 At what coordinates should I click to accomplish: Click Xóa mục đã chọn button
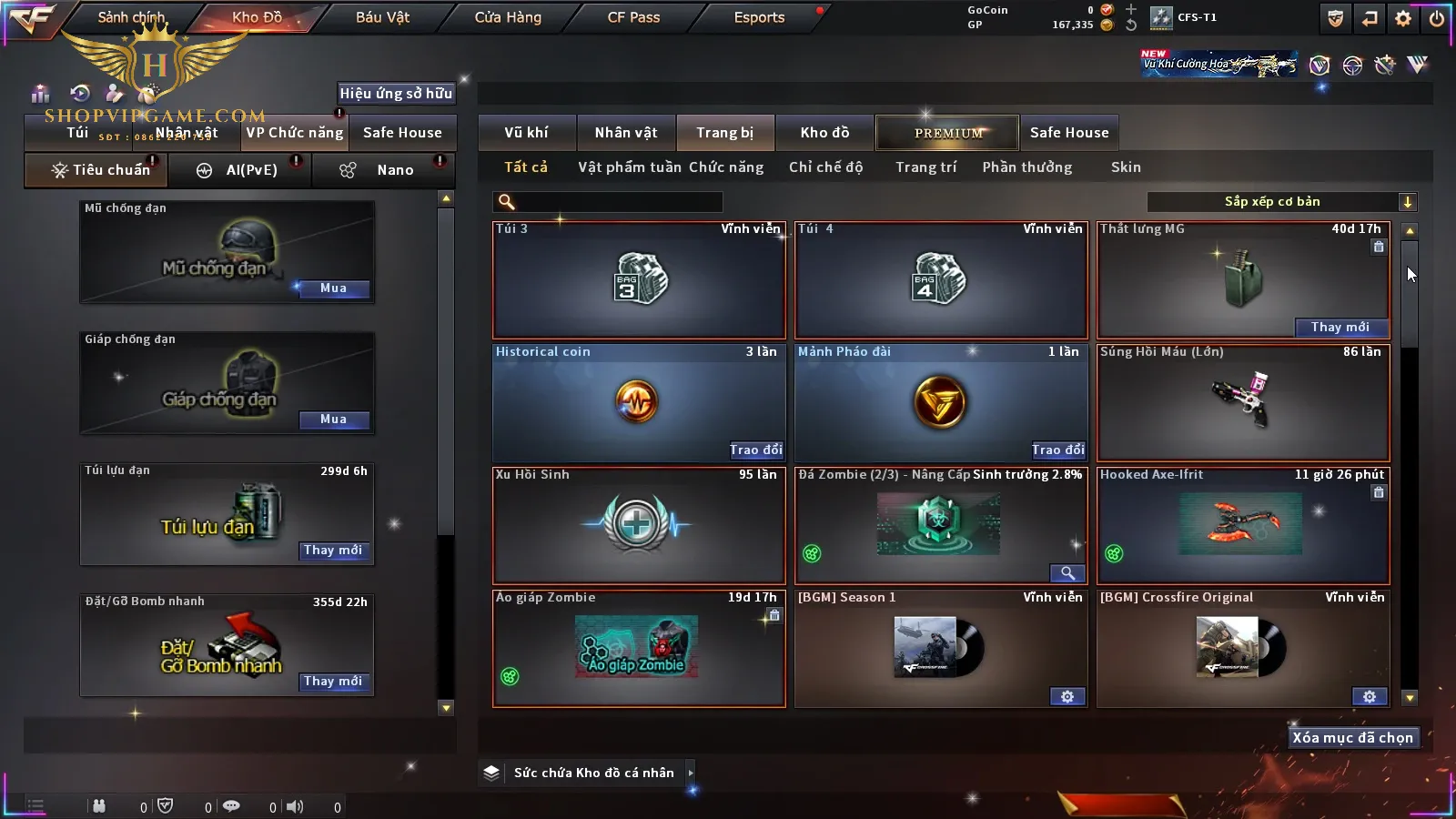pos(1352,738)
